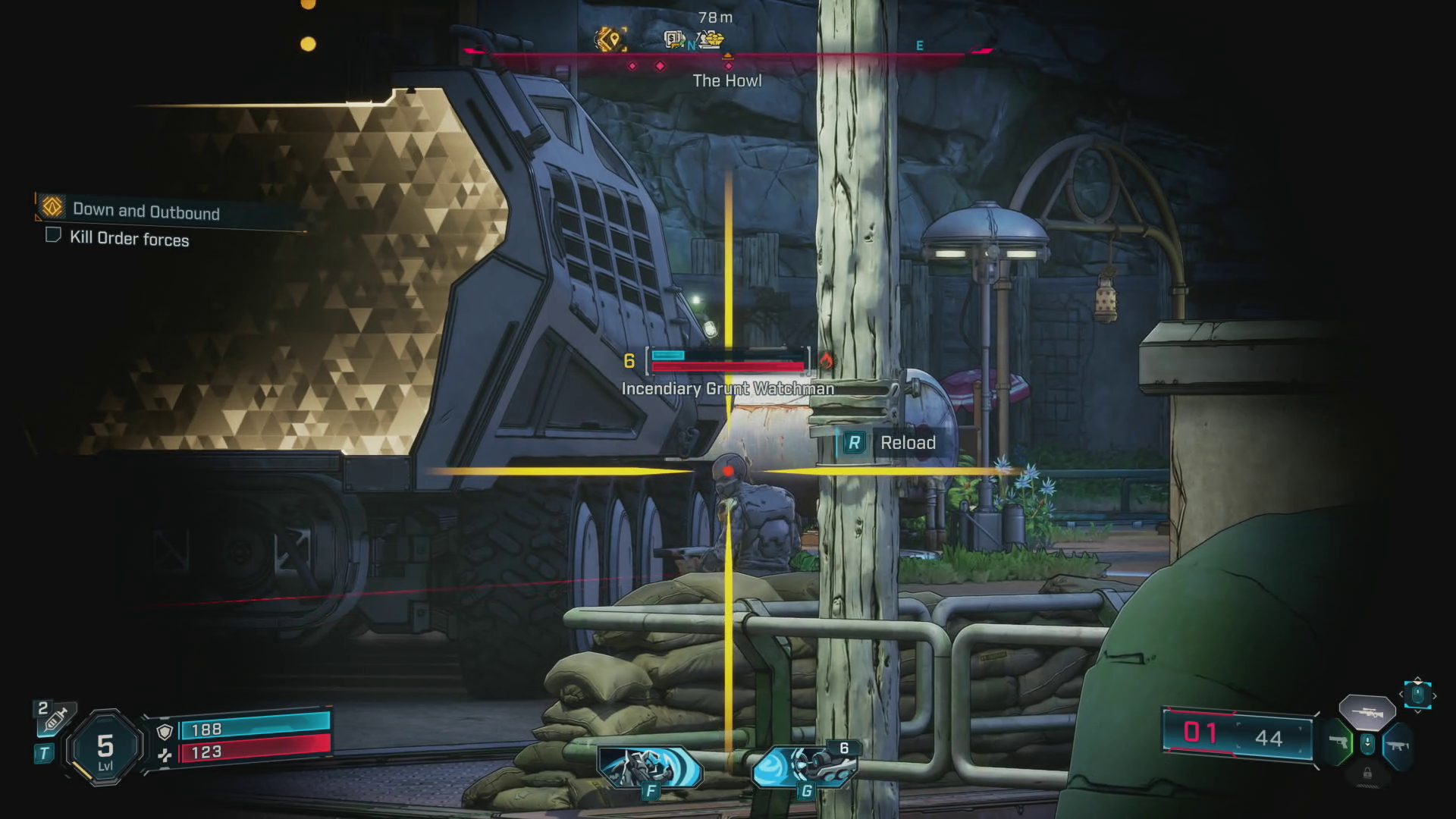Click the level 5 character badge
This screenshot has width=1456, height=819.
105,749
